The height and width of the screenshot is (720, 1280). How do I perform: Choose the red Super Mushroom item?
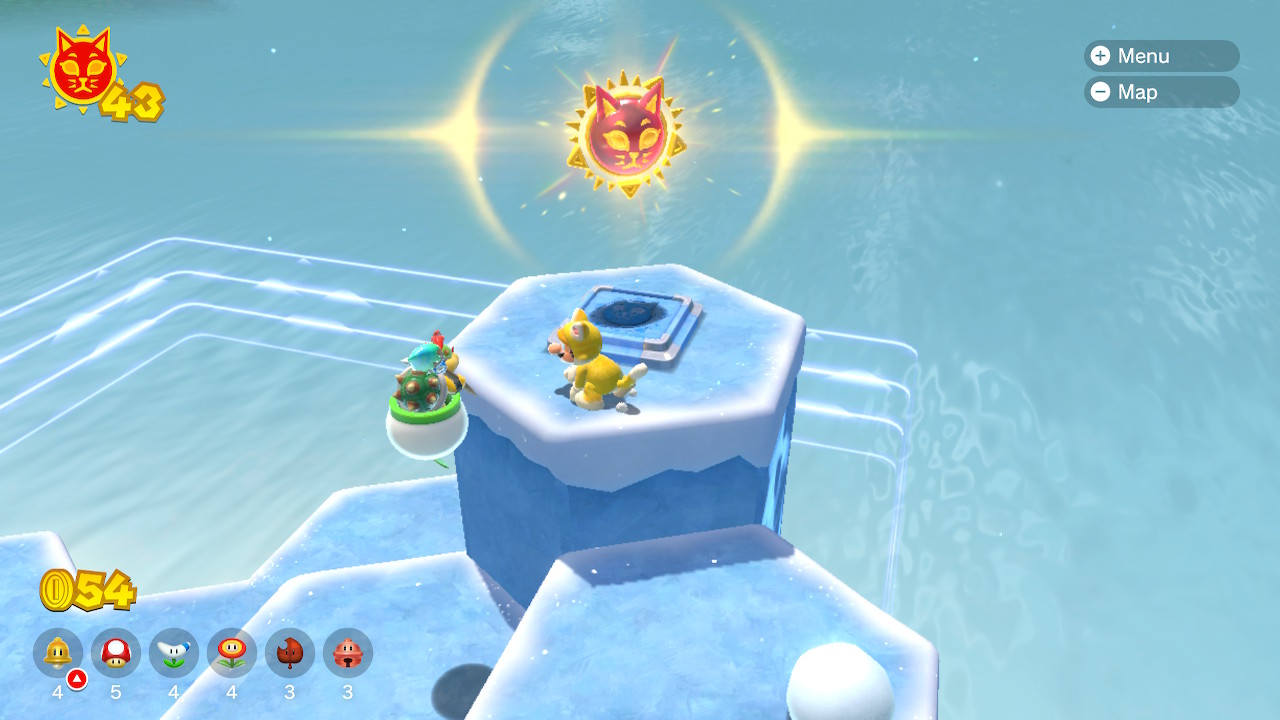pyautogui.click(x=116, y=654)
